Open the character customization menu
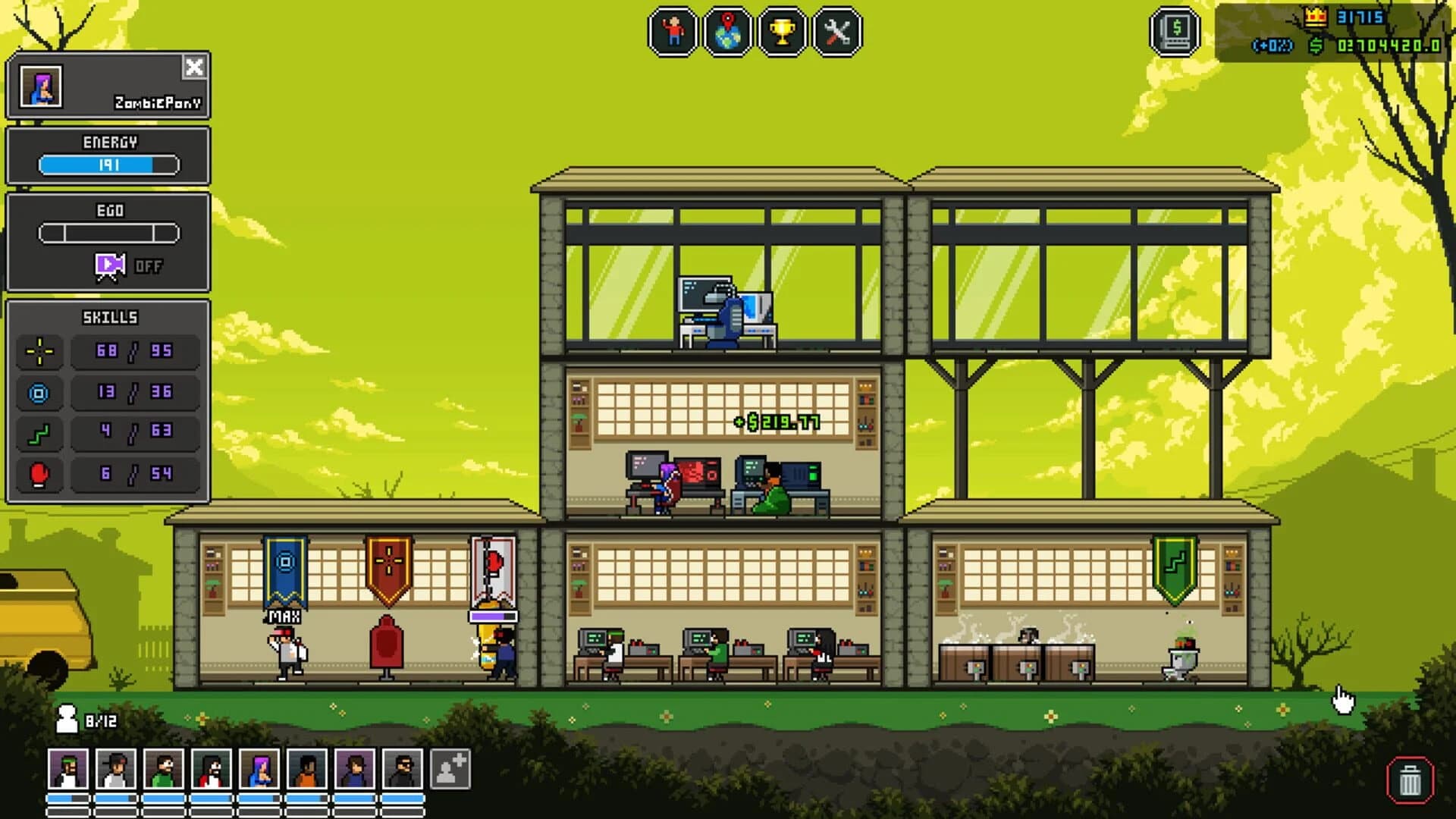1456x819 pixels. coord(670,30)
